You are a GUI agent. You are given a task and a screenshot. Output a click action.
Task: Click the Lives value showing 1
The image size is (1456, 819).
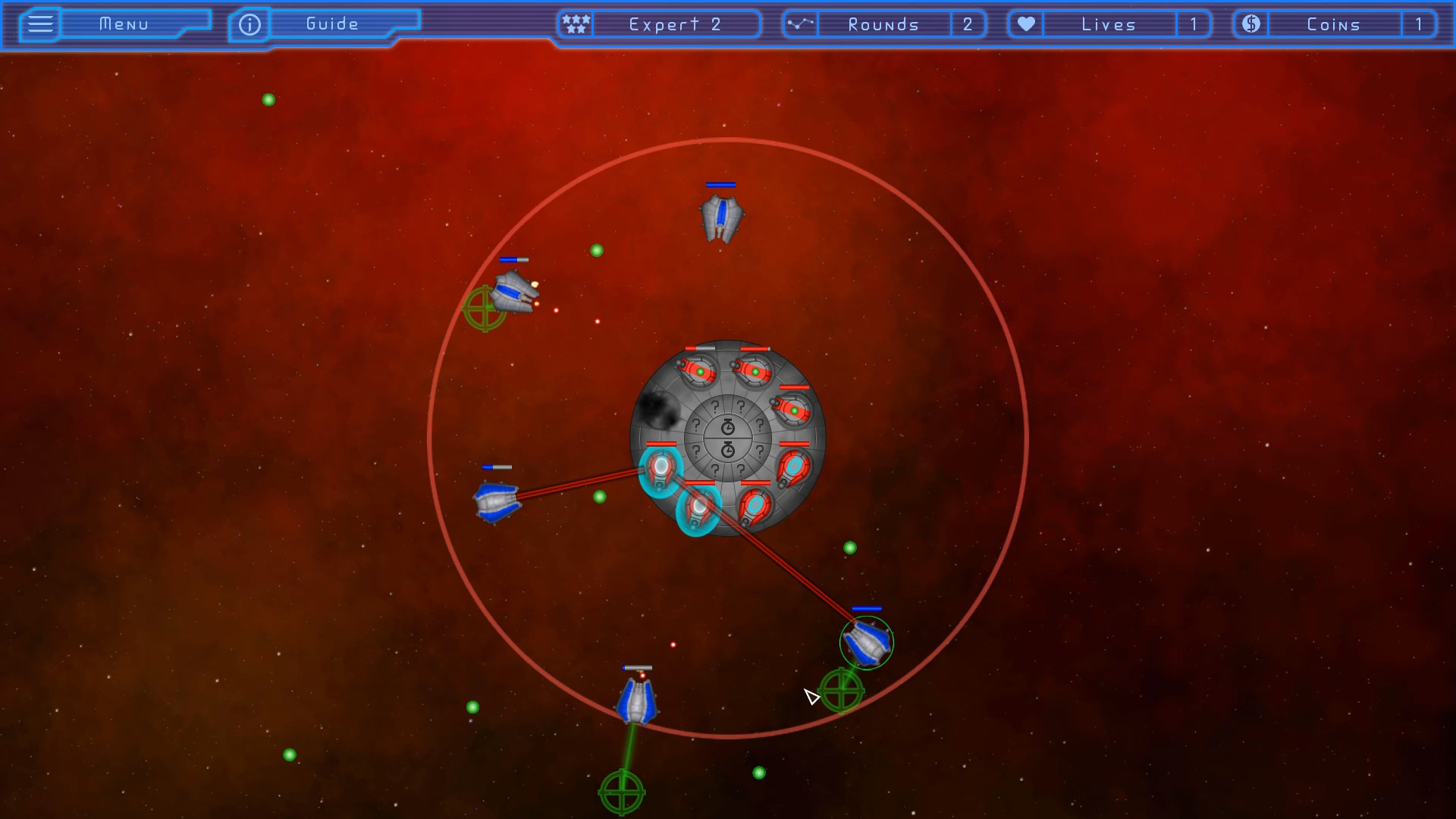coord(1194,24)
